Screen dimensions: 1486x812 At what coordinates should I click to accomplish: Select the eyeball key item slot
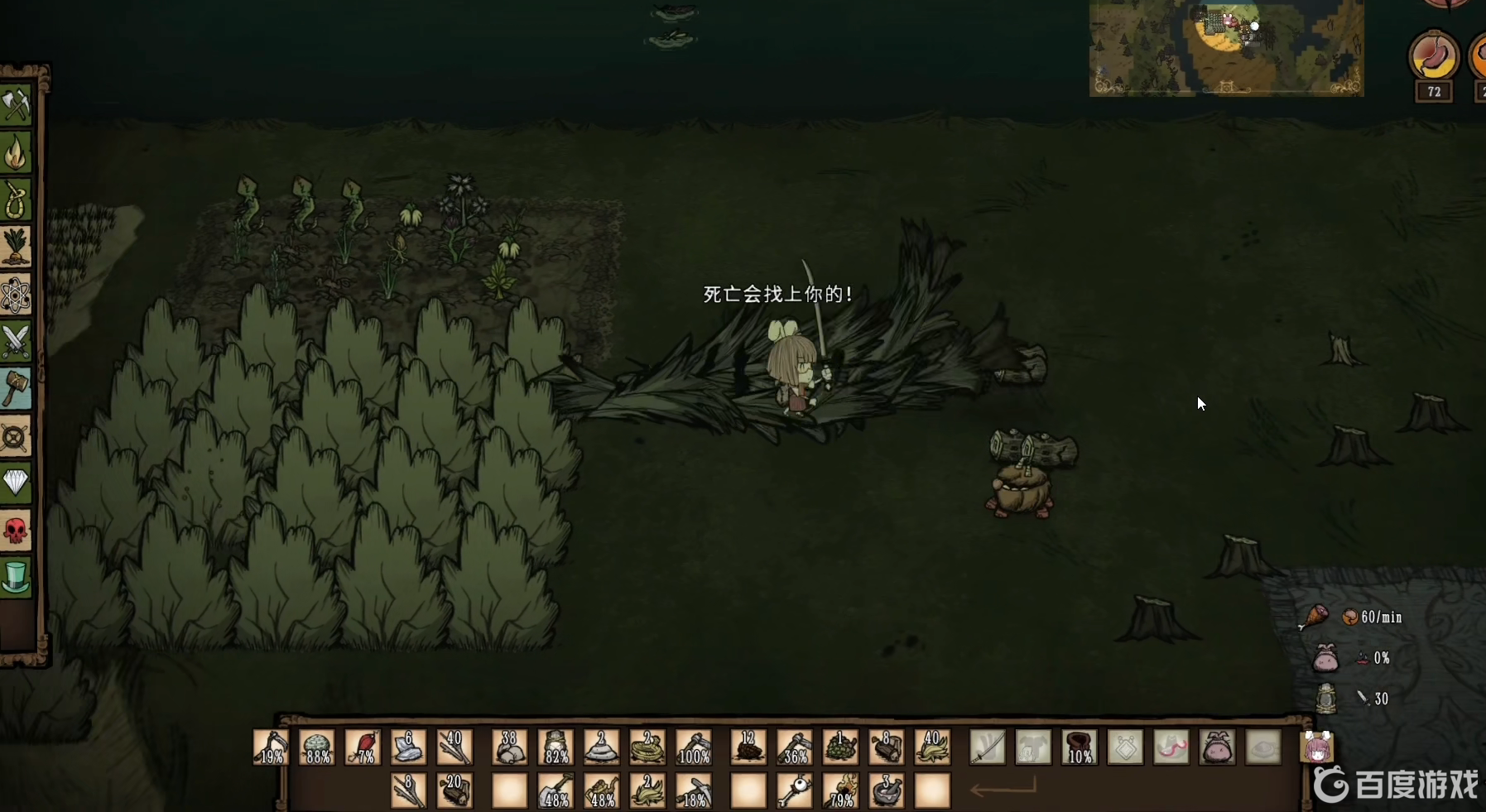[x=795, y=791]
